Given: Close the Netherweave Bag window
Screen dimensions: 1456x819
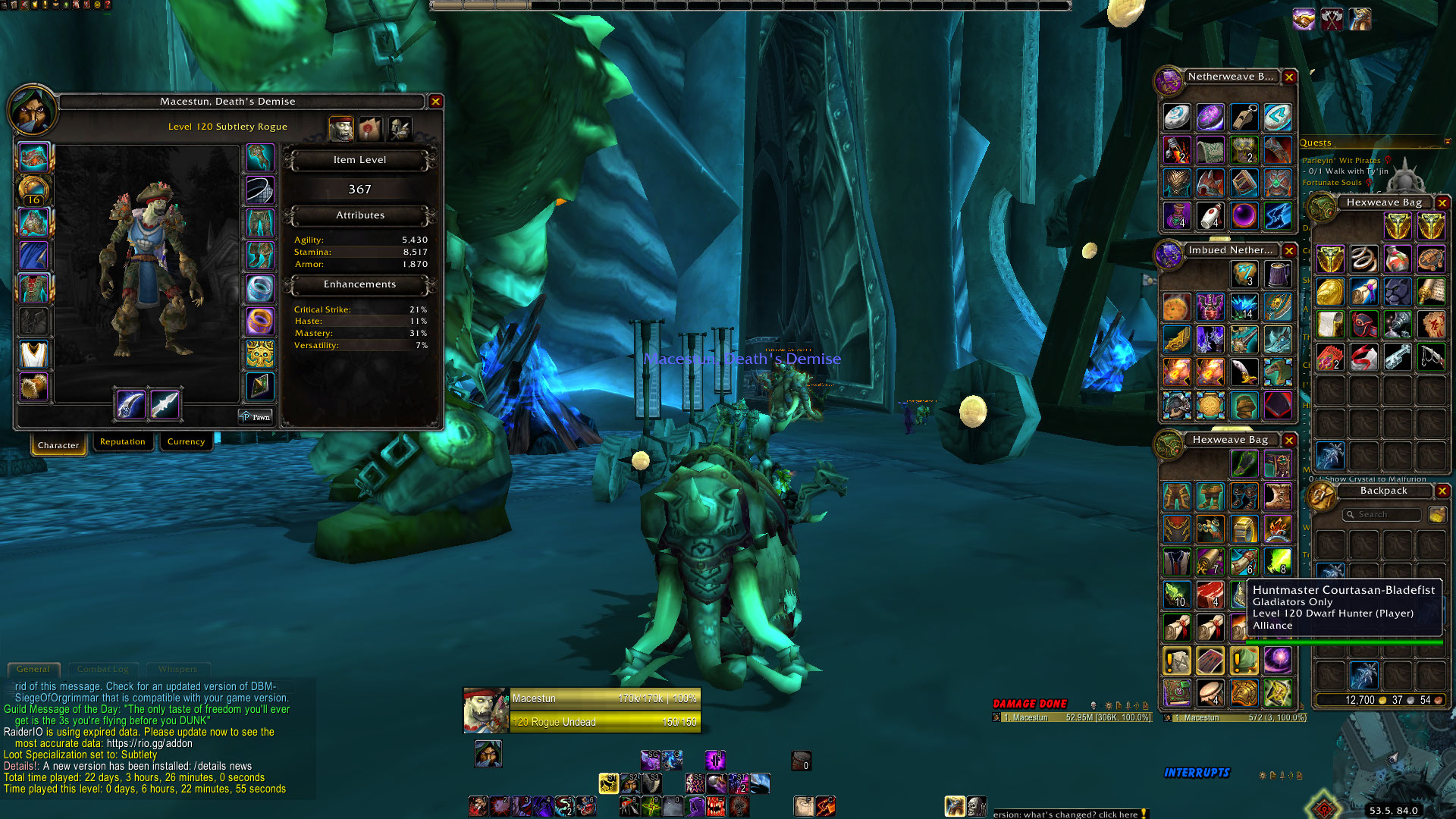Looking at the screenshot, I should (x=1289, y=77).
